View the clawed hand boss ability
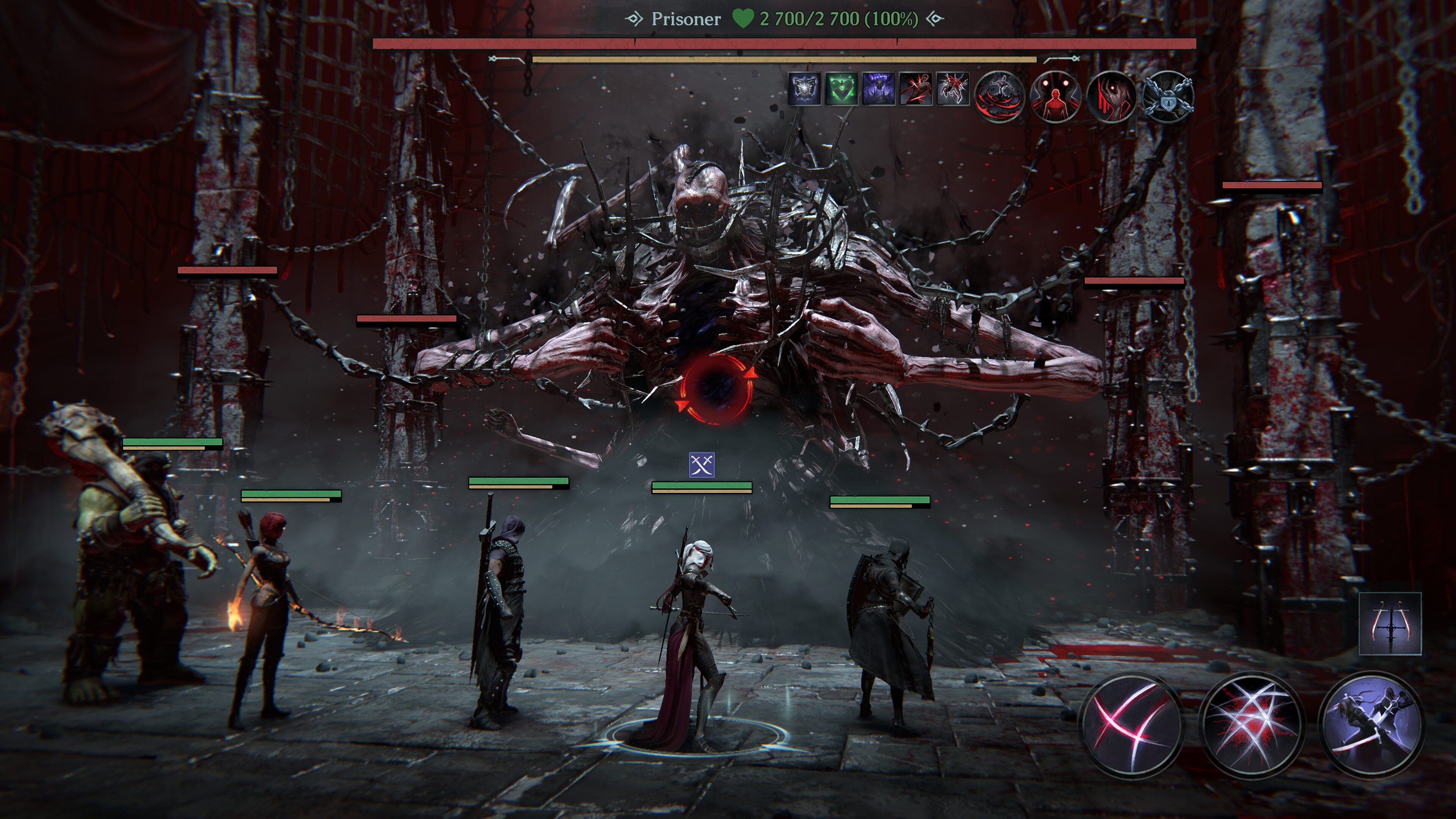 pos(1111,97)
